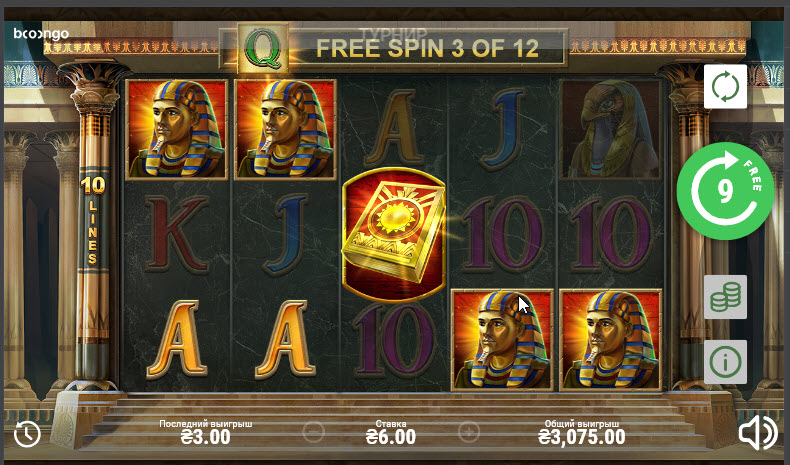Open the coin stack bet settings

[x=725, y=297]
